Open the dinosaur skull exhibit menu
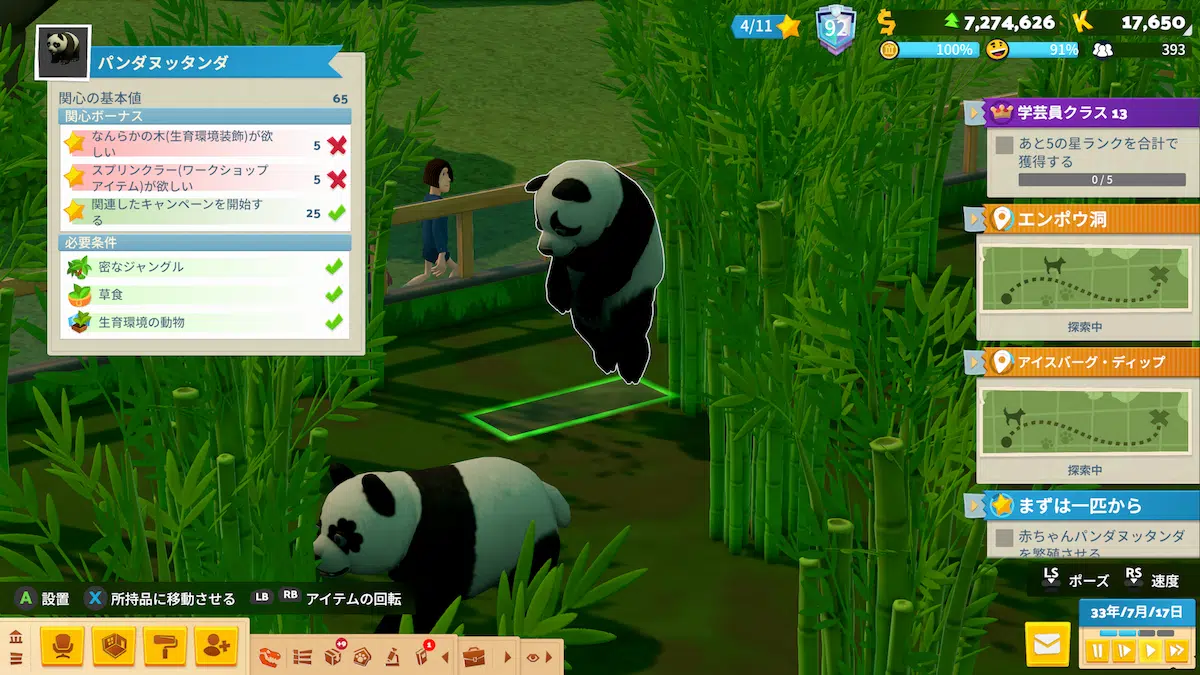 pos(271,657)
